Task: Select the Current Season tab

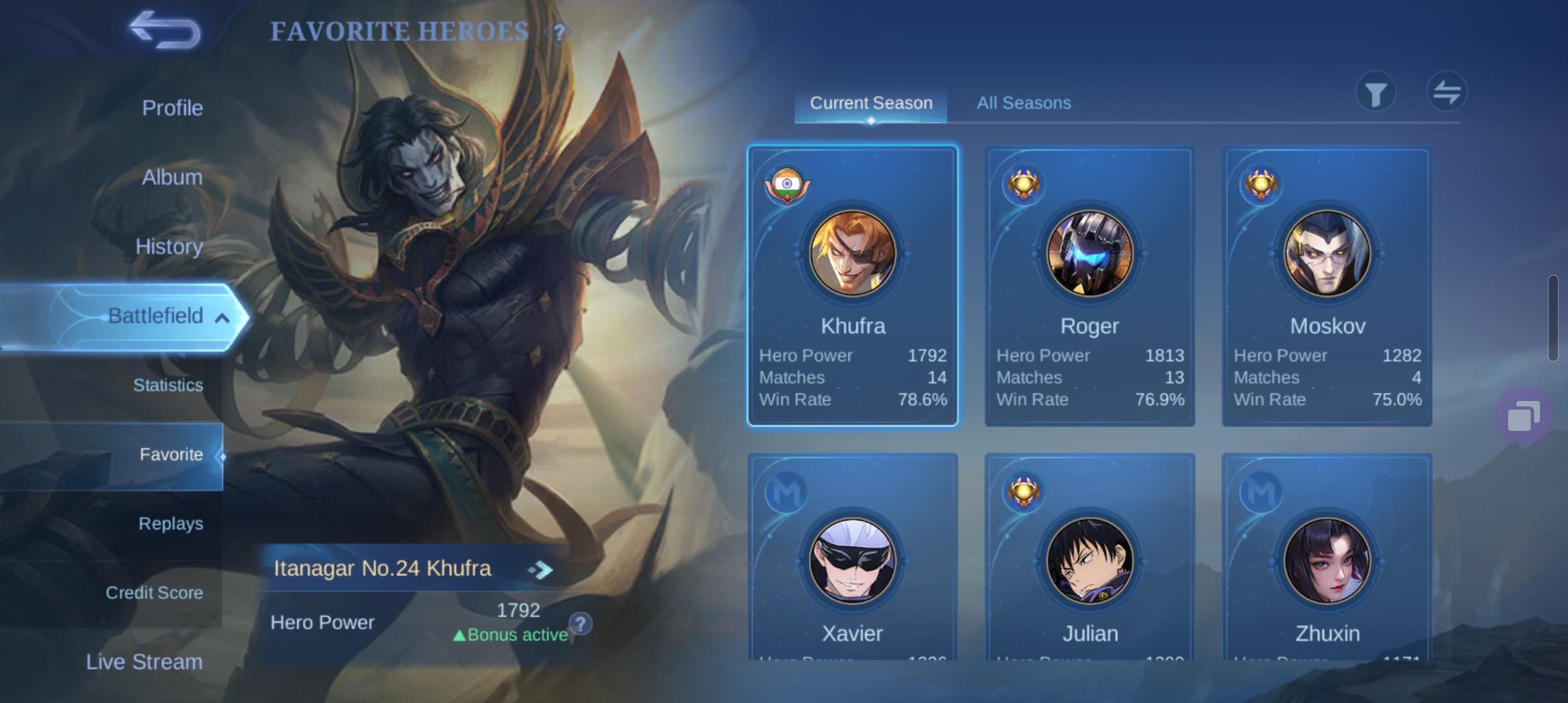Action: tap(871, 103)
